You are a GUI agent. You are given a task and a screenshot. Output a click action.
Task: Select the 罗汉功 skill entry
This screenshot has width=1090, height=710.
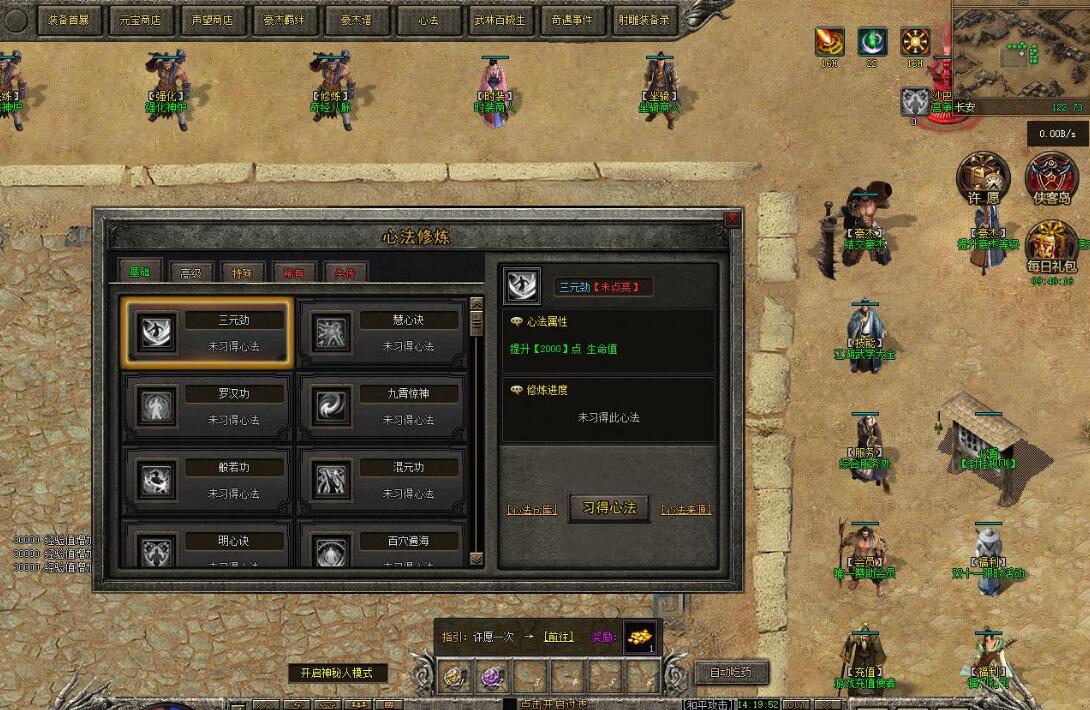point(206,406)
